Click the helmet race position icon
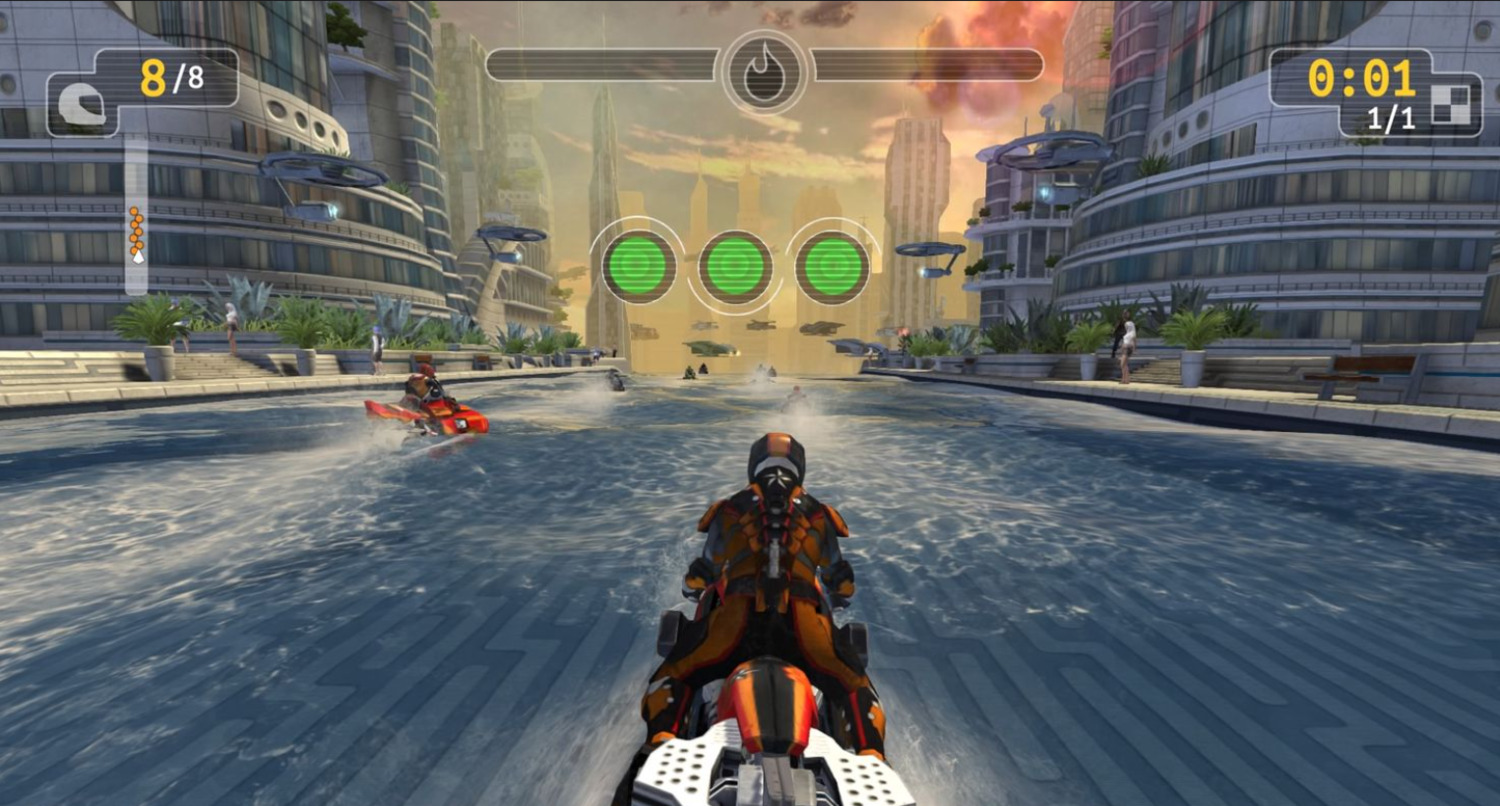The image size is (1500, 806). (82, 104)
